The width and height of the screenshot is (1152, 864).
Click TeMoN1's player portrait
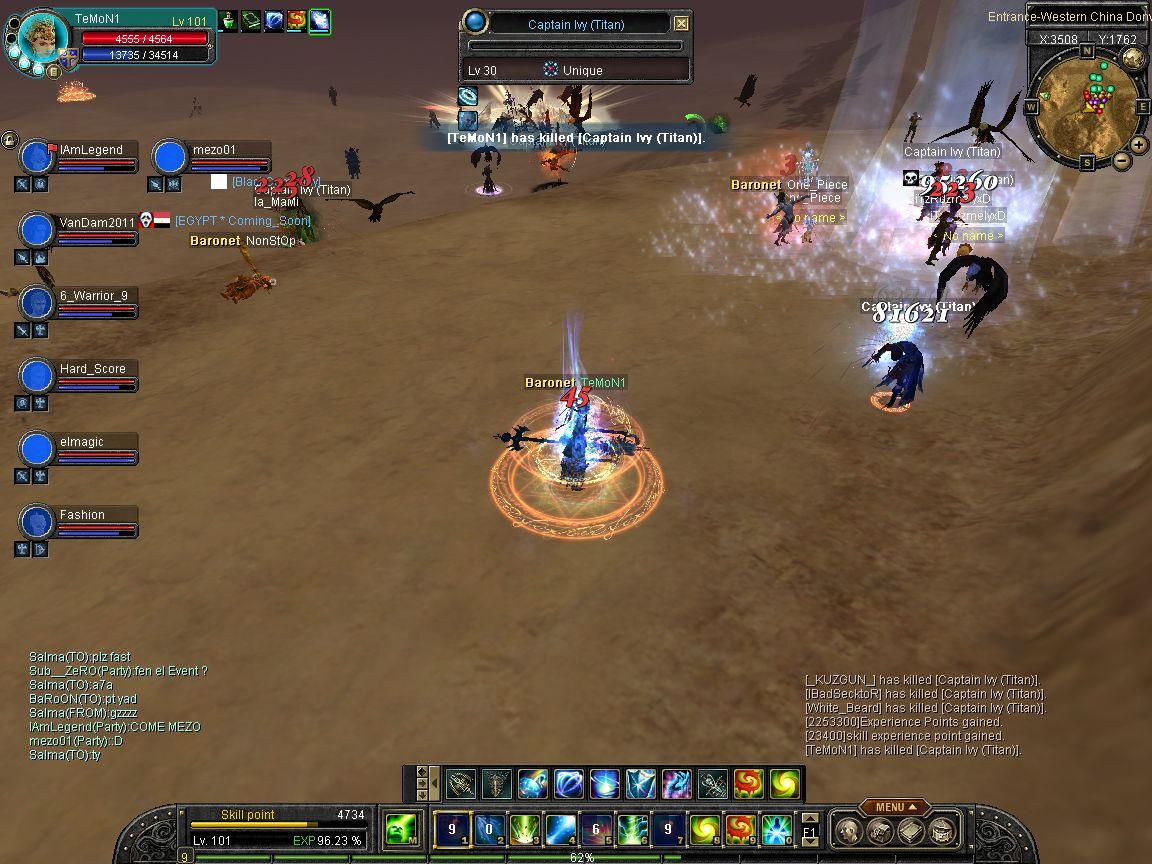pos(39,40)
